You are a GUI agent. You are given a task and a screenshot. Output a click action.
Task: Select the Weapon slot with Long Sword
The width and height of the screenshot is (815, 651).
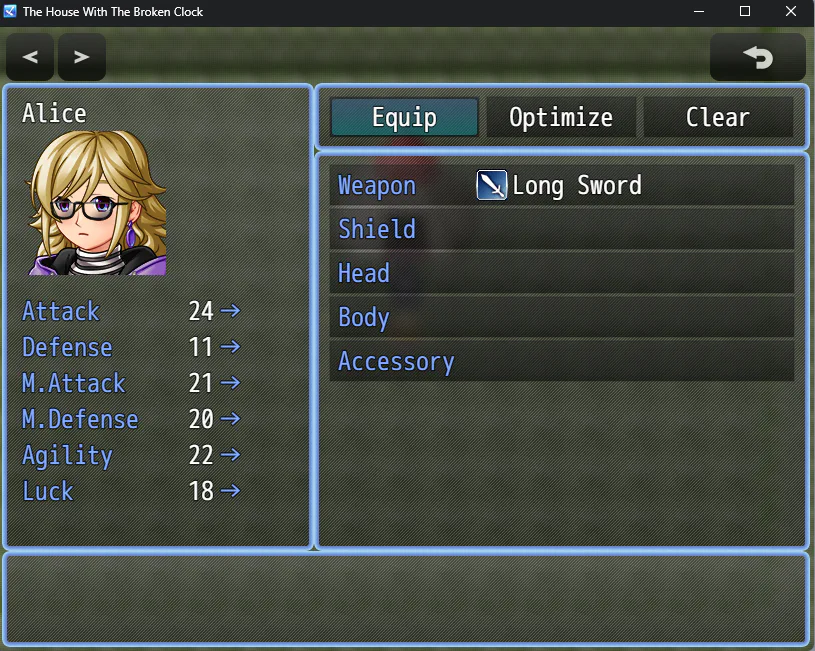[x=561, y=185]
